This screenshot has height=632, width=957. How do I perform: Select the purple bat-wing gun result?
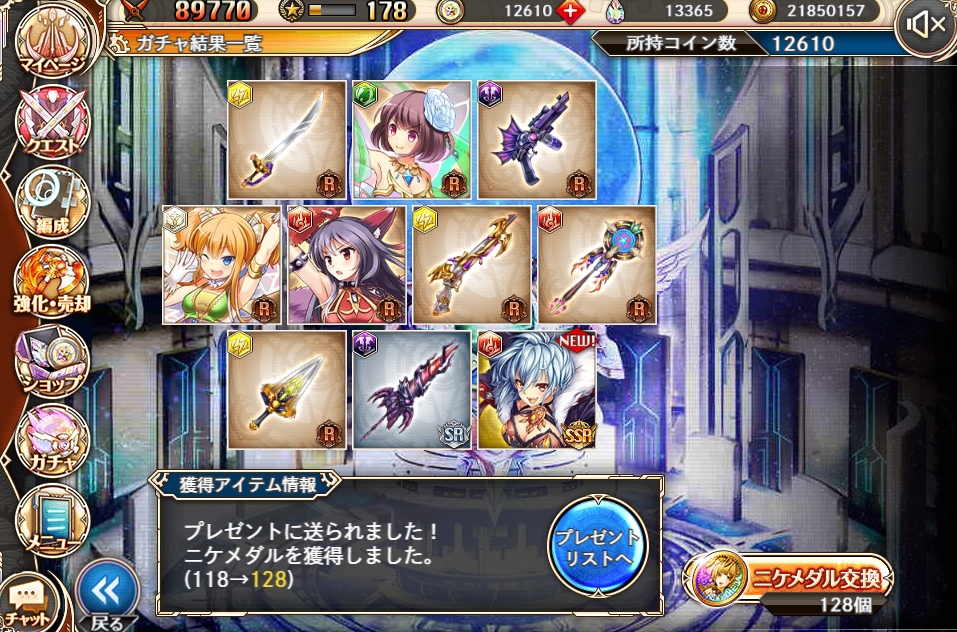pyautogui.click(x=537, y=140)
